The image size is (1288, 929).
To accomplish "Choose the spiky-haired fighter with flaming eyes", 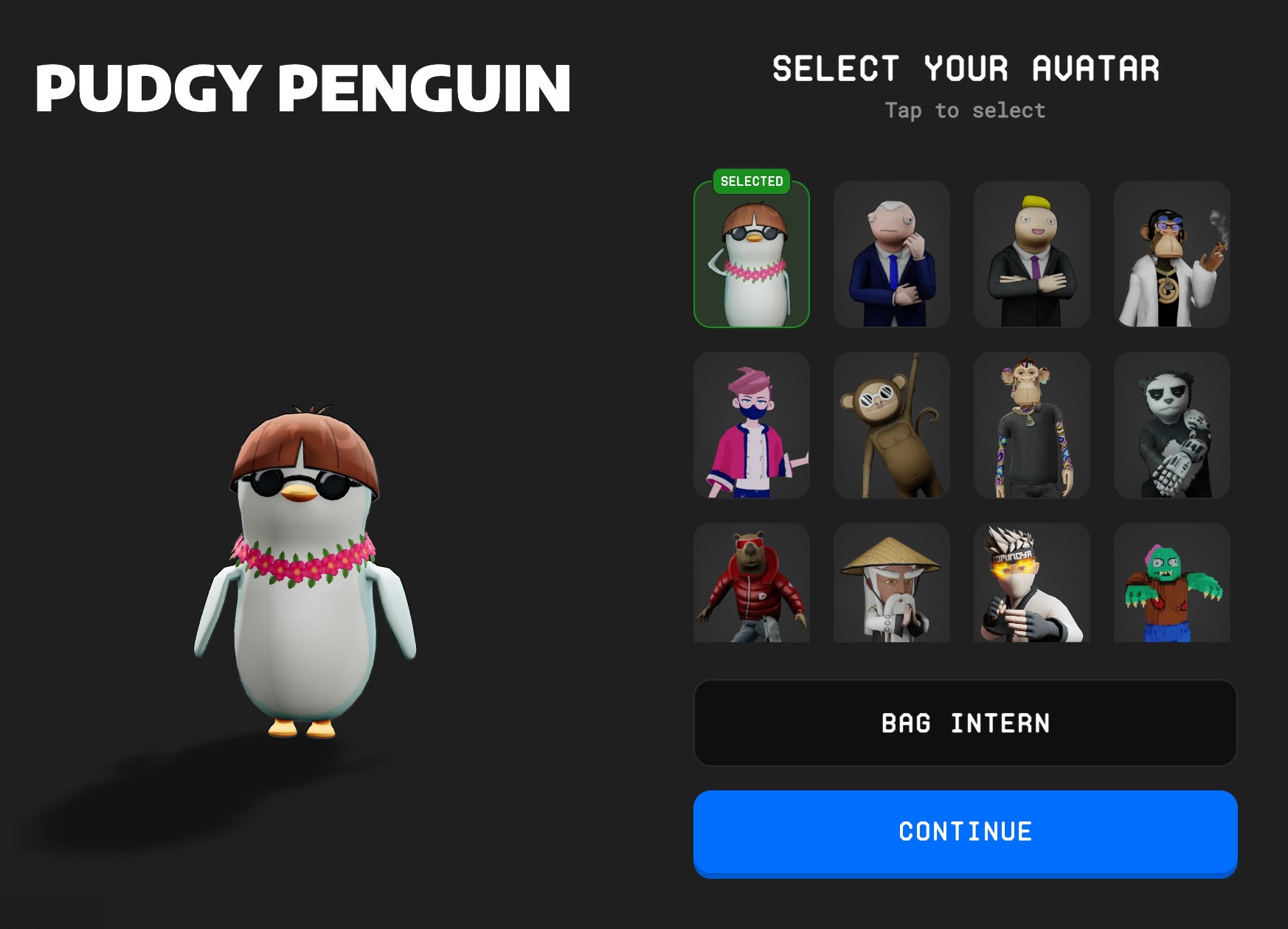I will [1031, 583].
